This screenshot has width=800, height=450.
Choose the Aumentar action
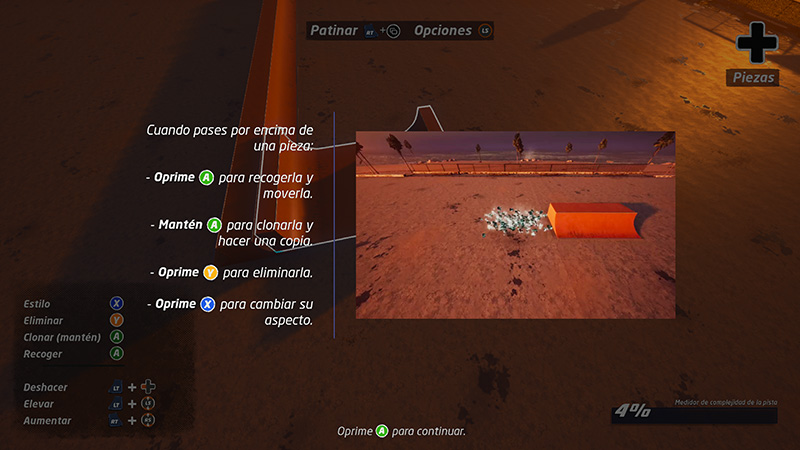click(46, 421)
